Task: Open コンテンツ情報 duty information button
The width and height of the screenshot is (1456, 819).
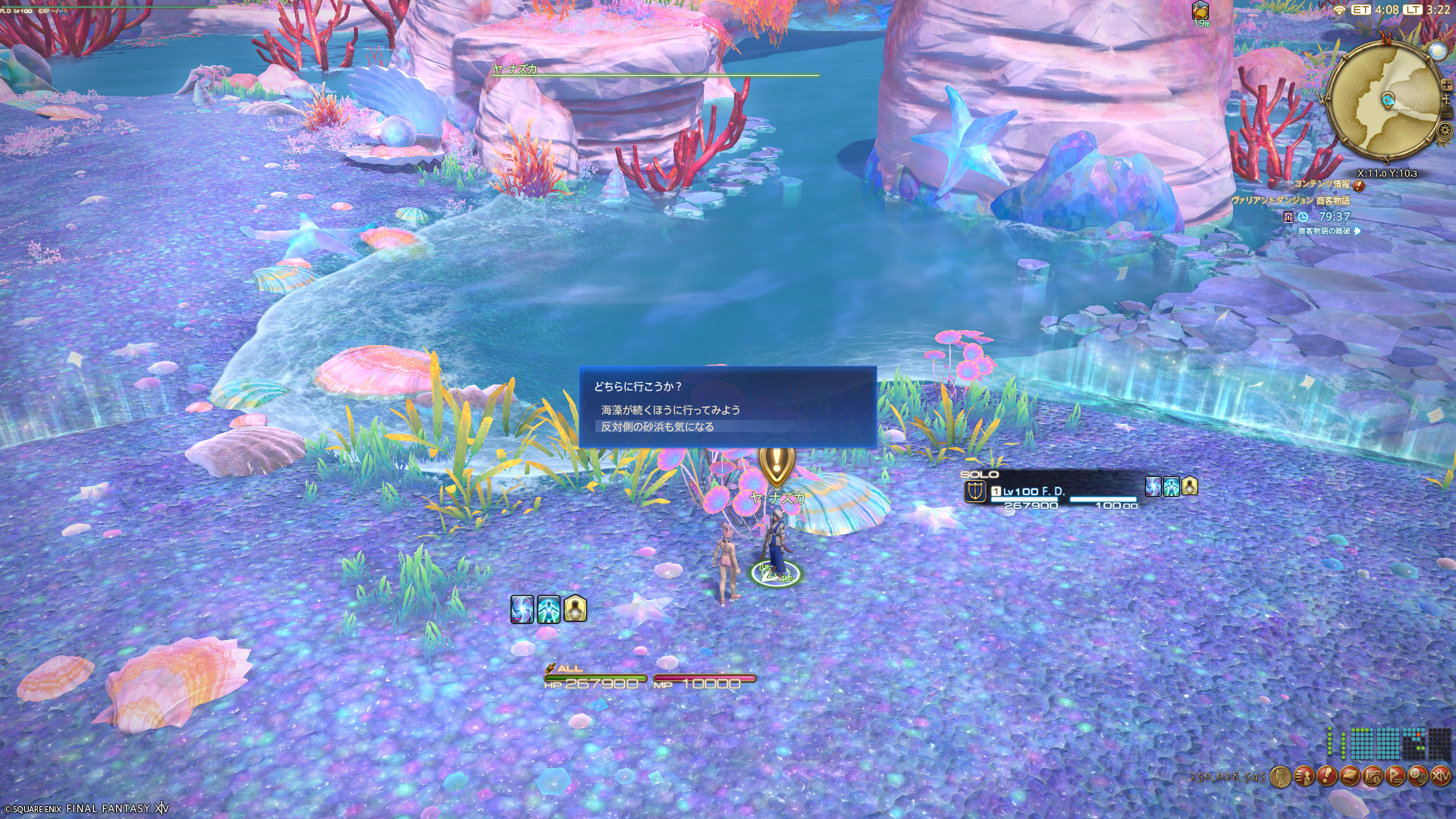Action: 1359,184
